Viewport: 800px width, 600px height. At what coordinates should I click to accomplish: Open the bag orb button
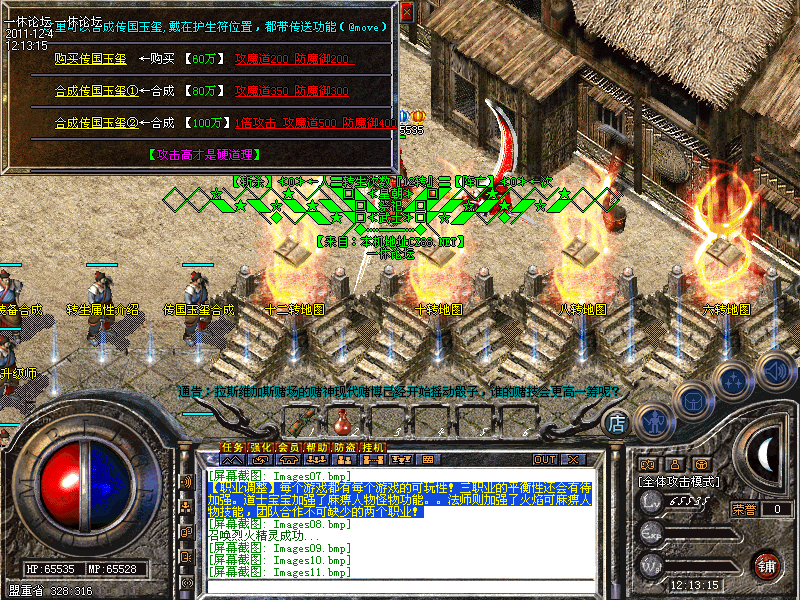point(693,400)
